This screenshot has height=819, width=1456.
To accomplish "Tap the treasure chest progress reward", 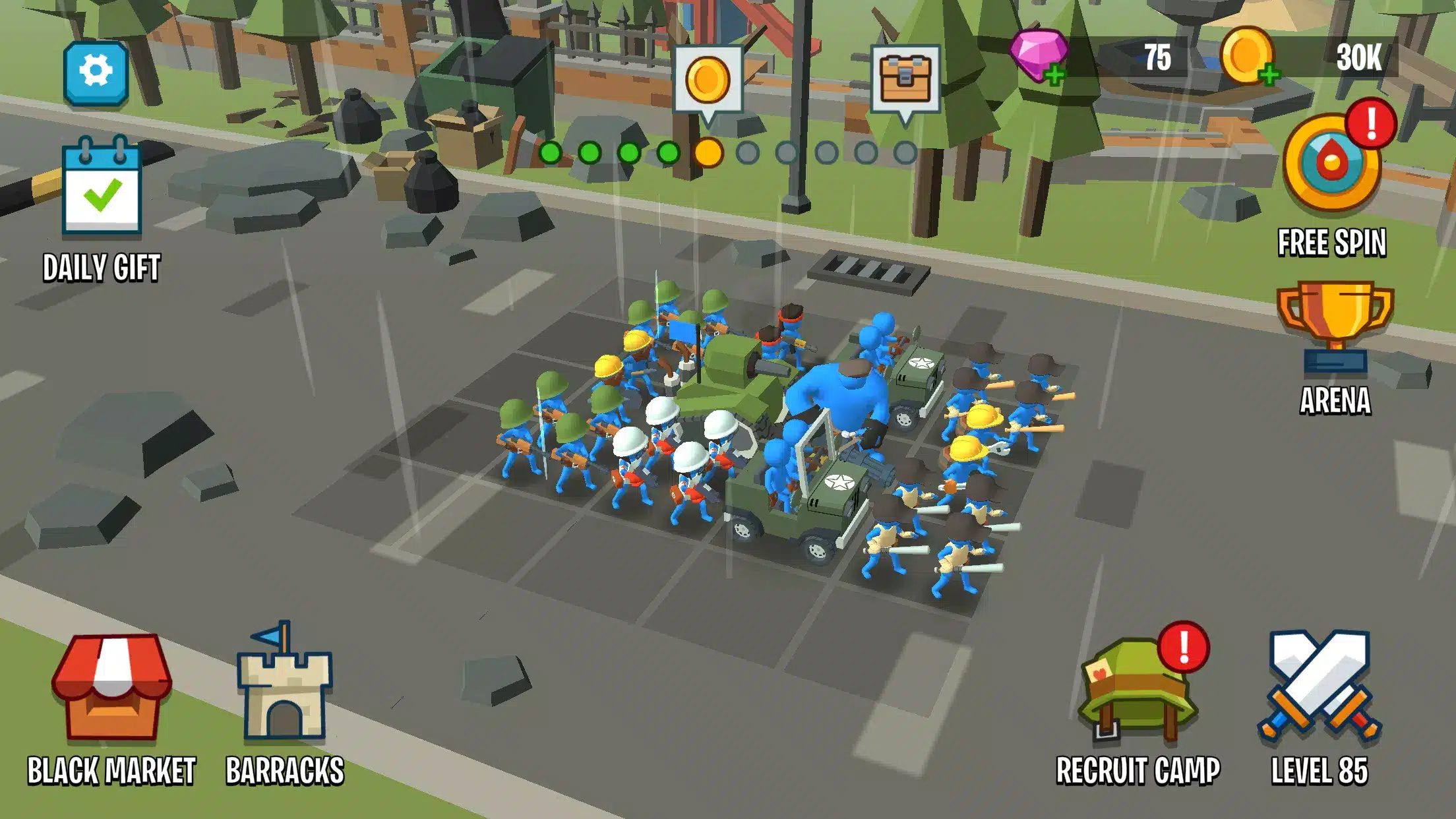I will [x=905, y=80].
